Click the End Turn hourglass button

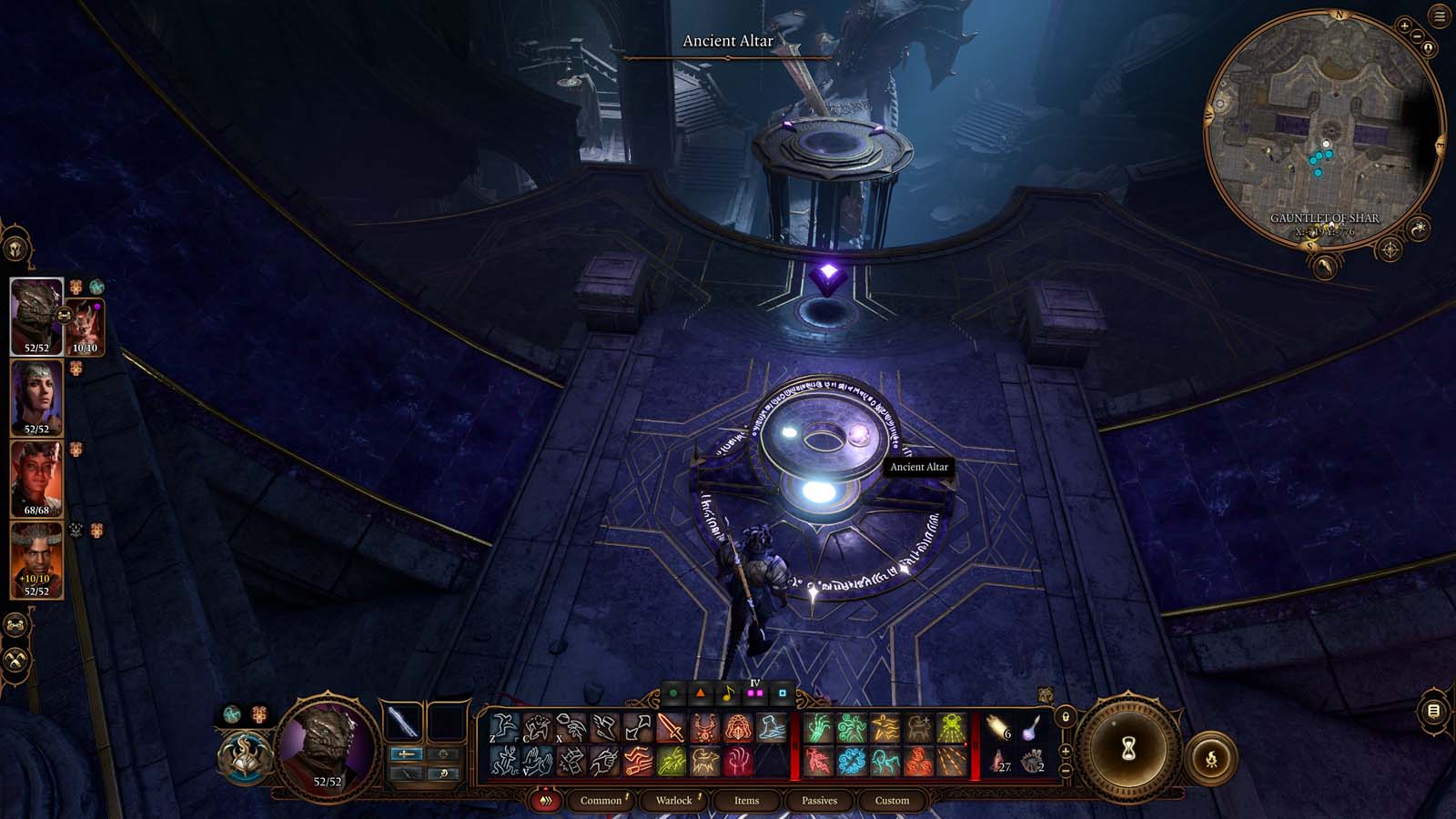coord(1128,748)
